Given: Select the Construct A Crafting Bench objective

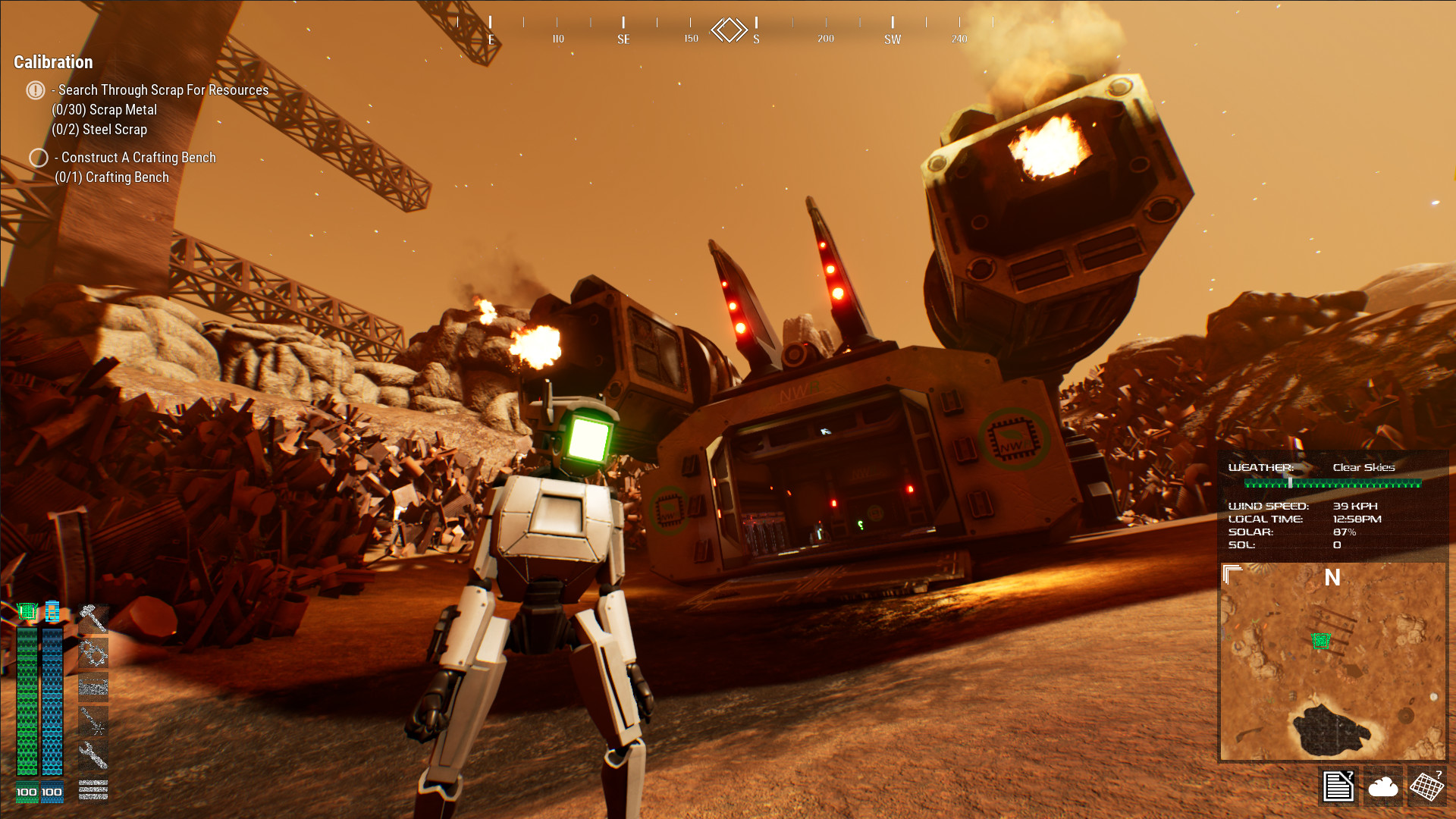Looking at the screenshot, I should [138, 158].
